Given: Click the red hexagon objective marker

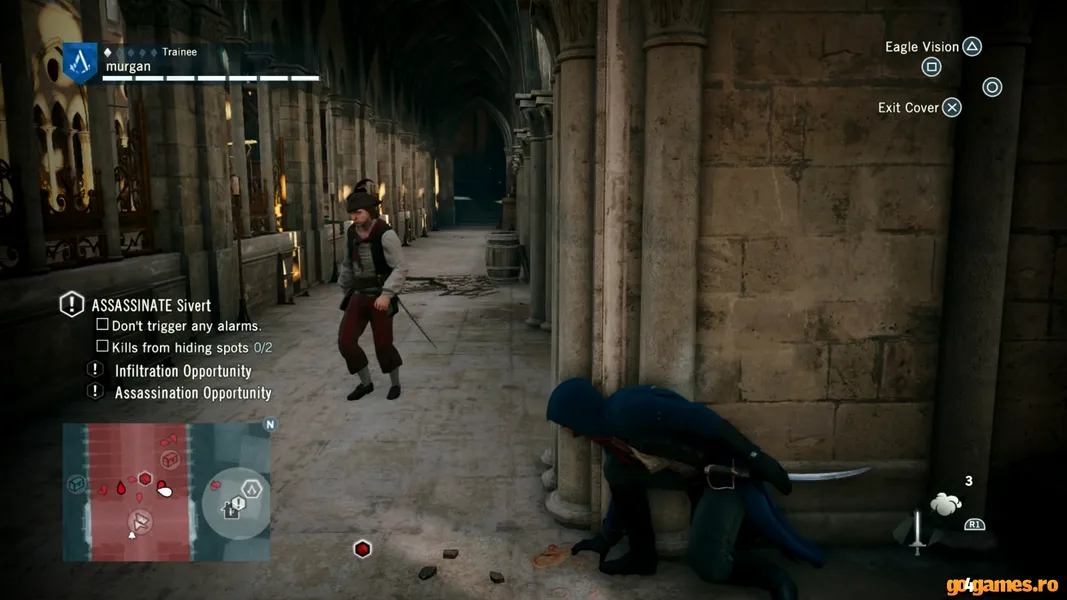Looking at the screenshot, I should click(x=362, y=549).
